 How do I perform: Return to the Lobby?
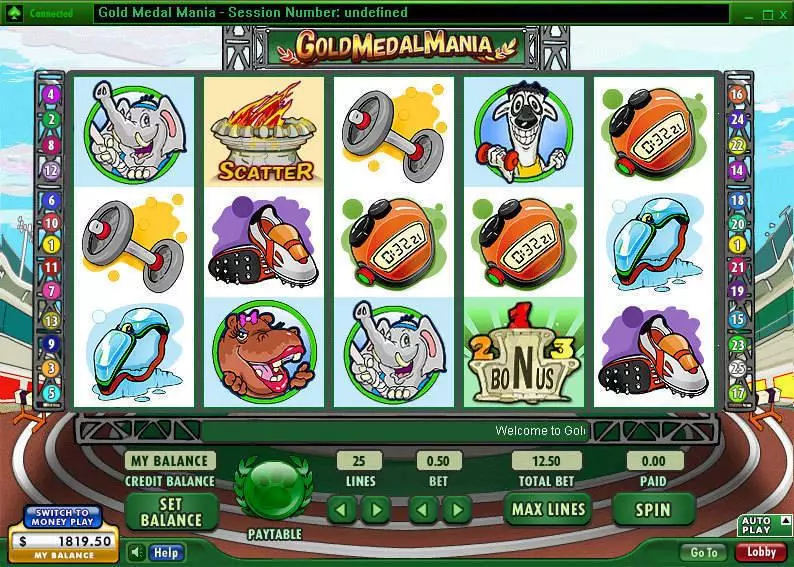(761, 552)
